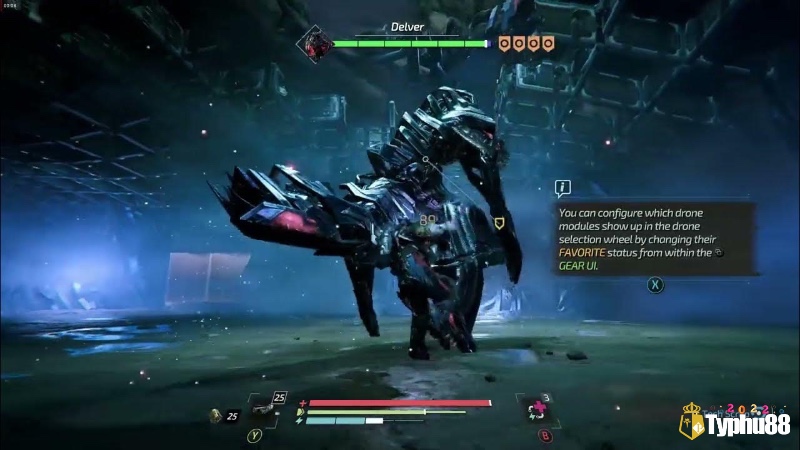The image size is (800, 450).
Task: Select the drone module slot
Action: (x=264, y=410)
